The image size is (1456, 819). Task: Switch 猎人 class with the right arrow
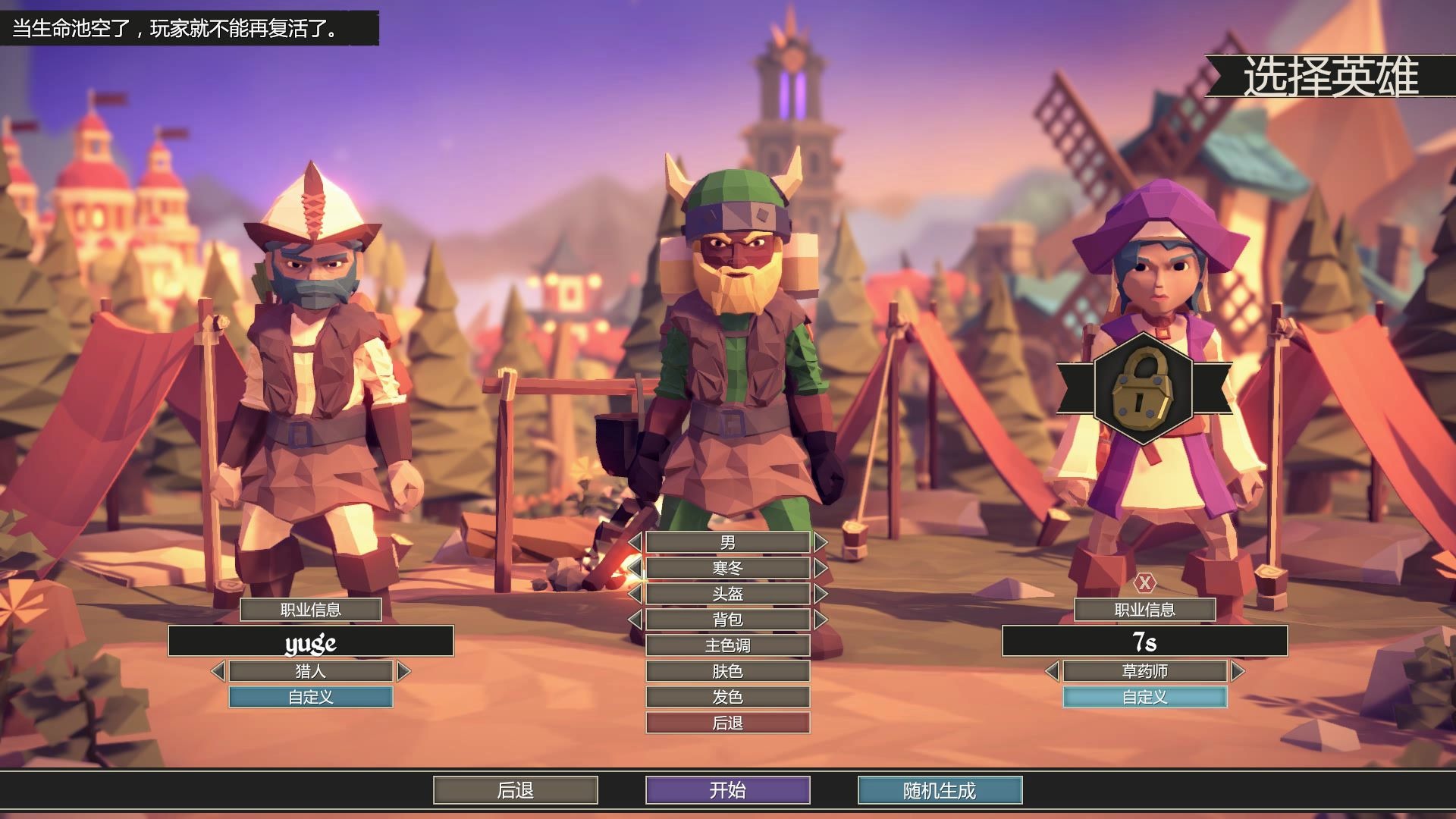click(403, 671)
